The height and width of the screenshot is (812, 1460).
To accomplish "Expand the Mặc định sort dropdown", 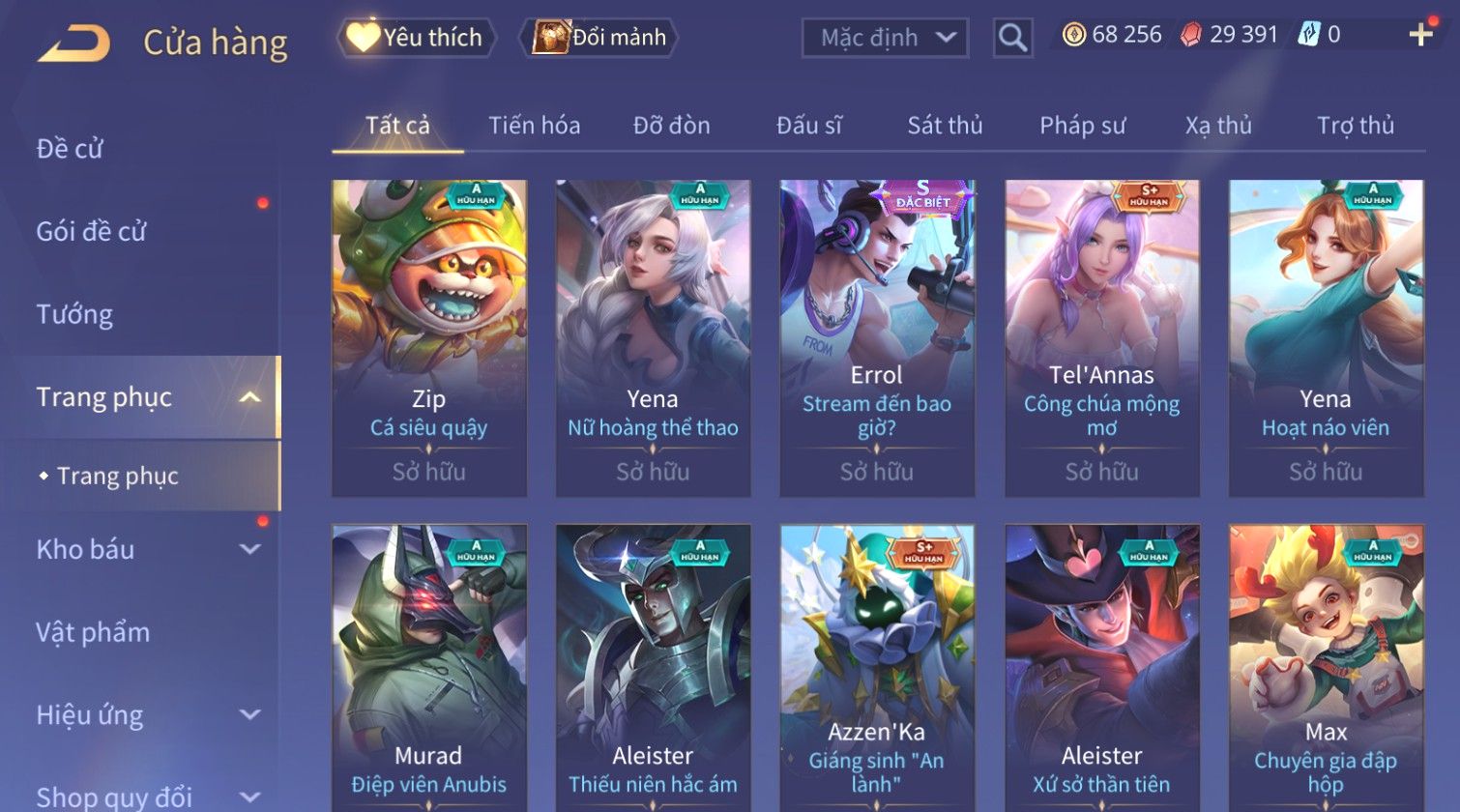I will click(x=885, y=38).
